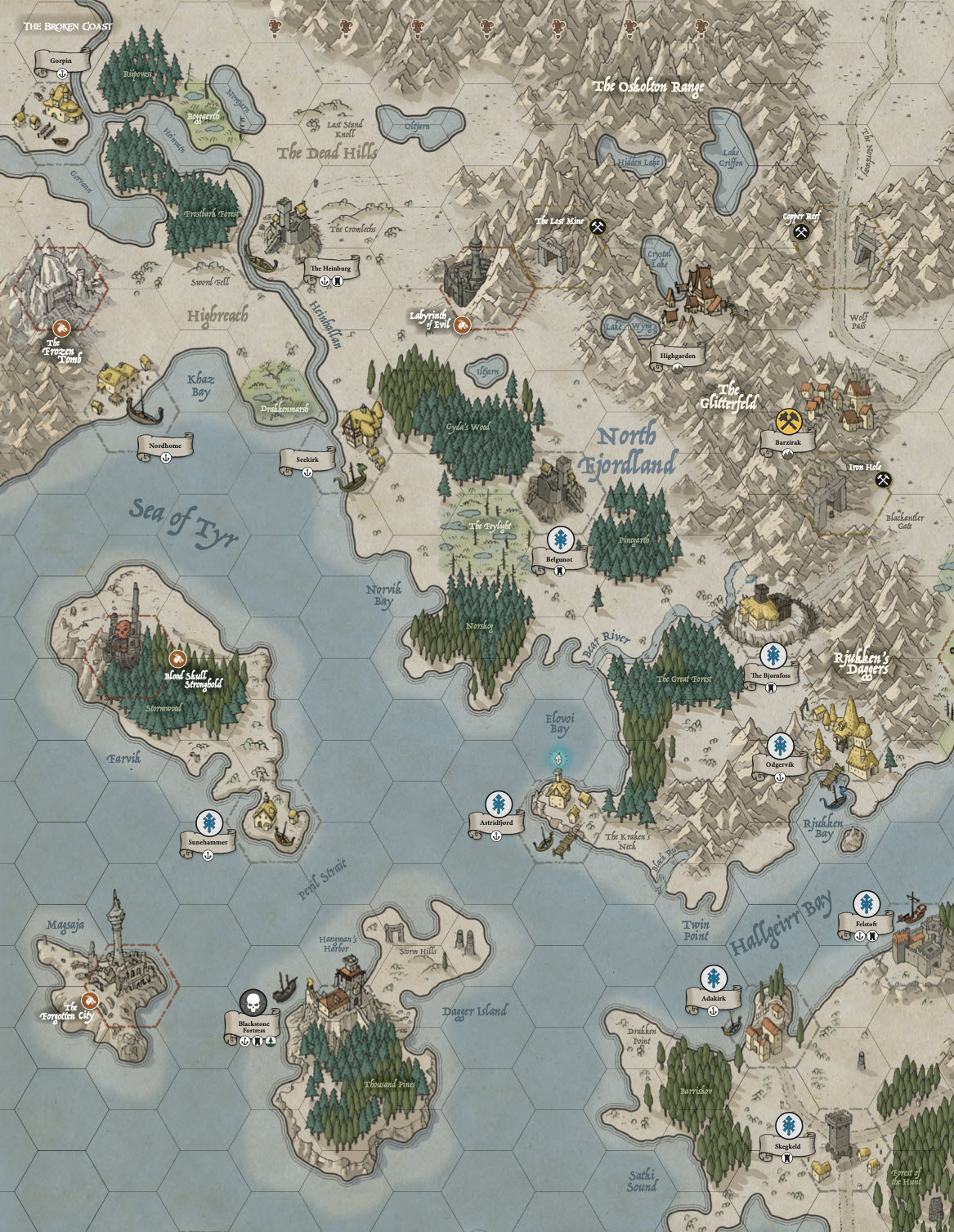Click The Lost Mine pickaxe icon
Screen dimensions: 954x1232
pos(598,226)
